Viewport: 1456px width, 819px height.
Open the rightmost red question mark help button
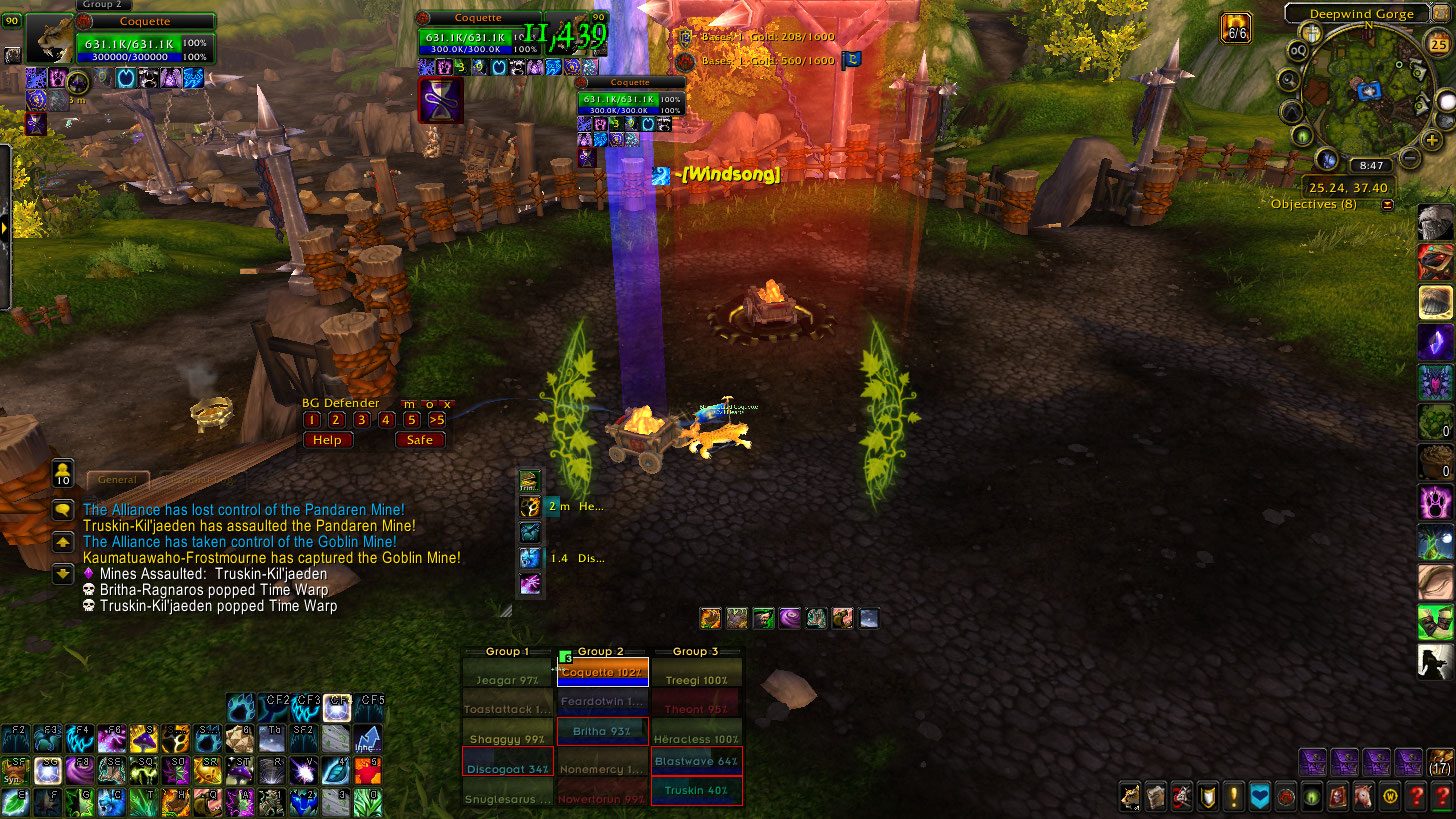point(1442,797)
